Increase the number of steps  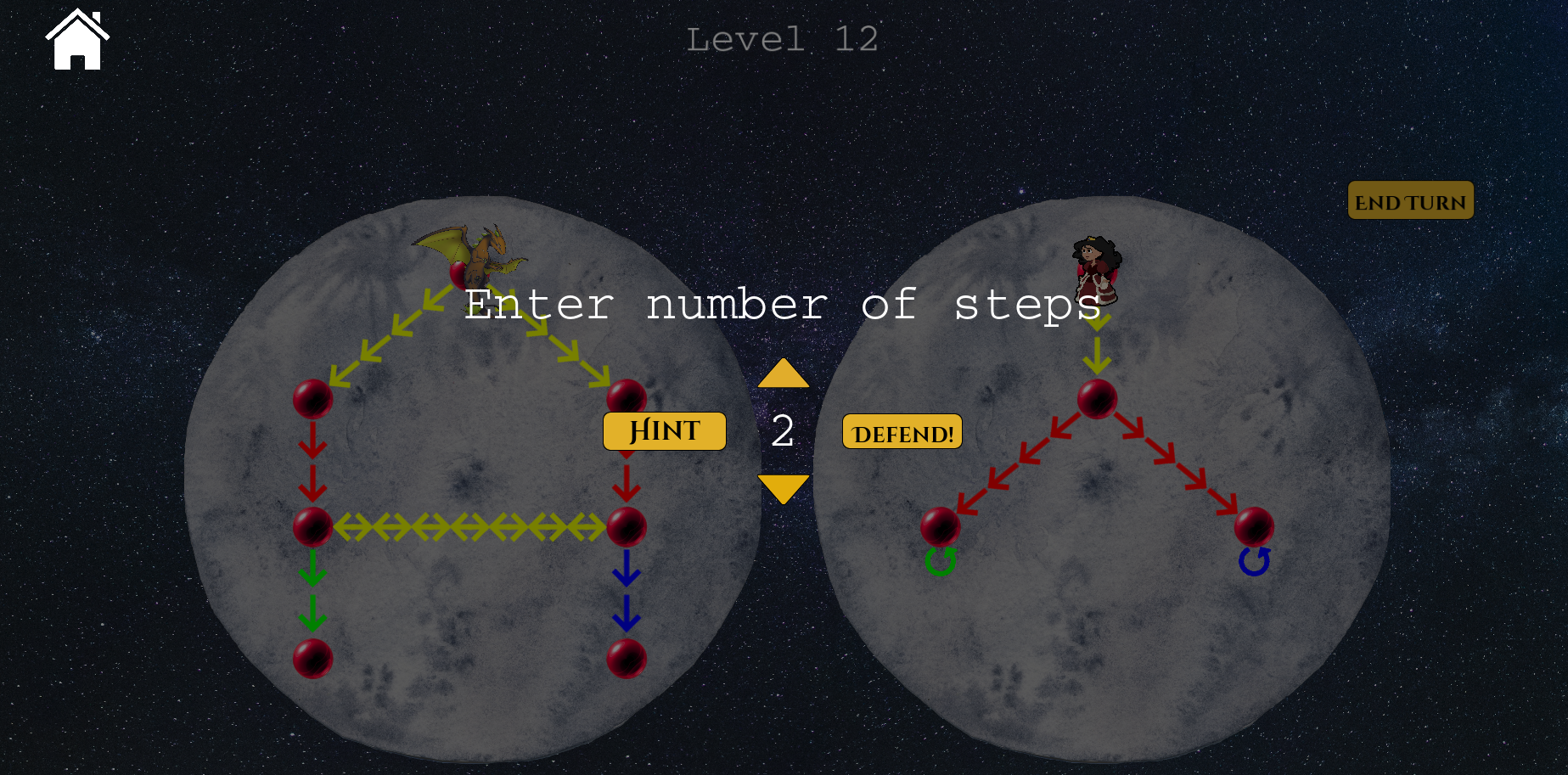tap(783, 373)
